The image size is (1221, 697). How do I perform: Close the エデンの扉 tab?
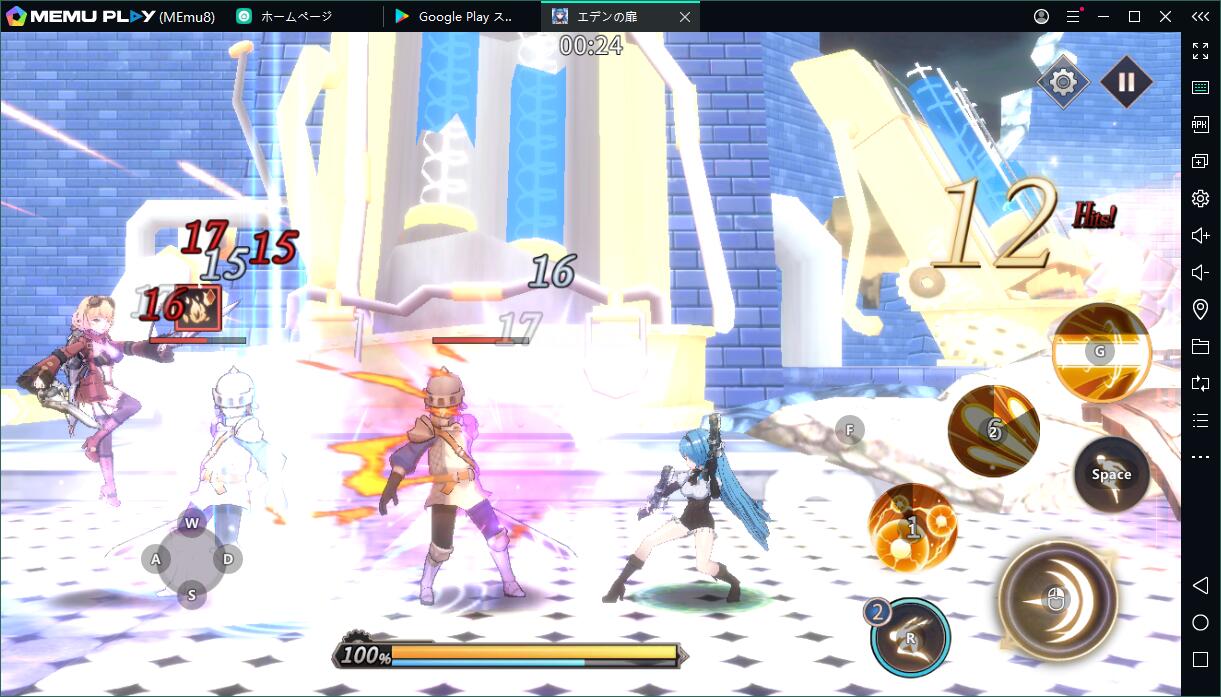click(685, 16)
